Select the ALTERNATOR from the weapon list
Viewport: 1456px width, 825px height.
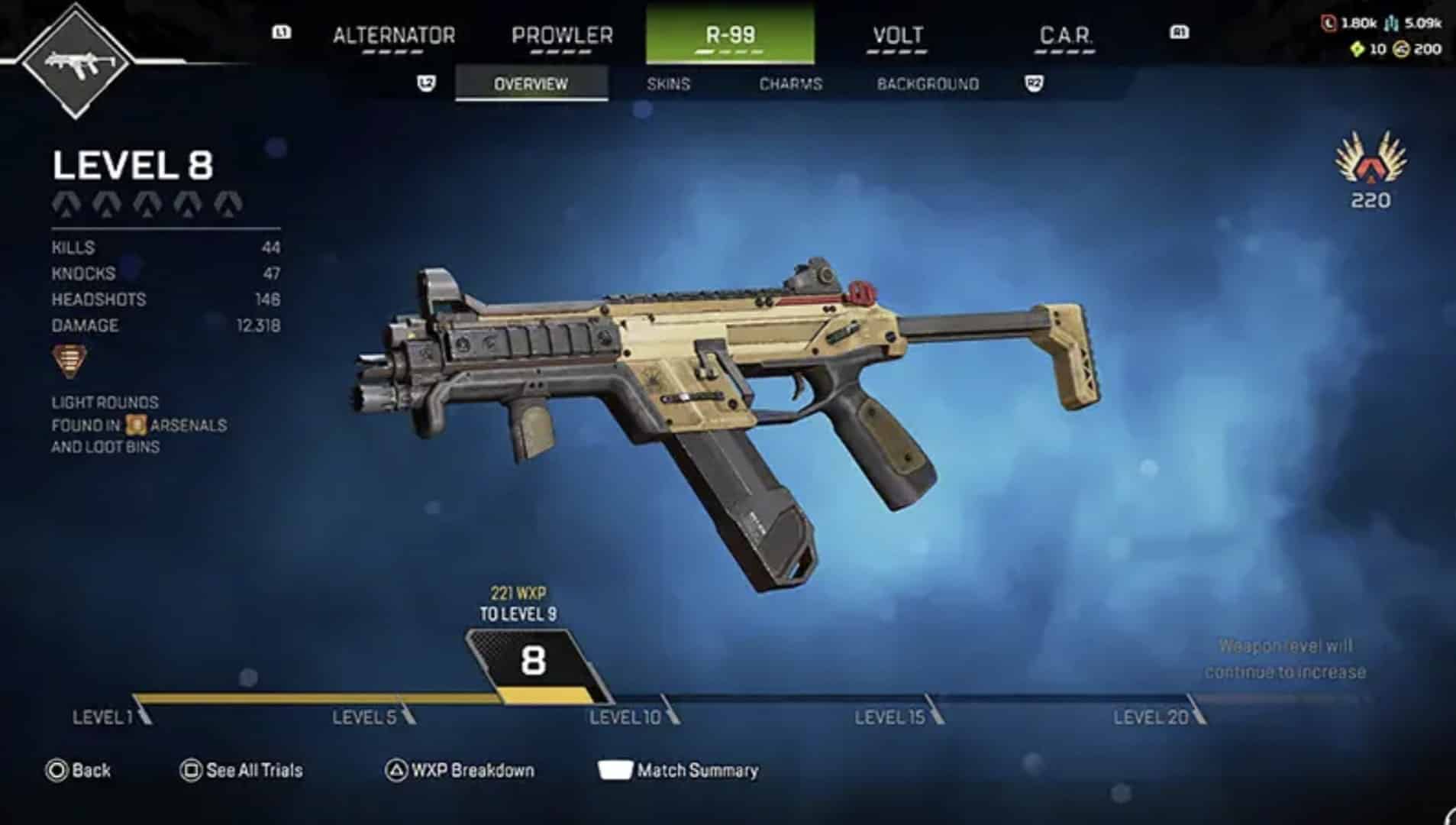point(395,36)
